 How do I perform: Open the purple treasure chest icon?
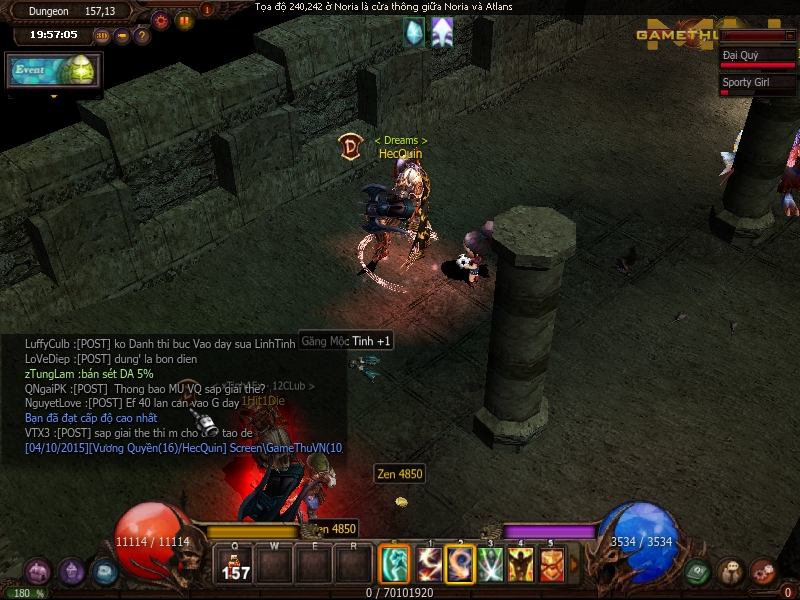click(38, 572)
